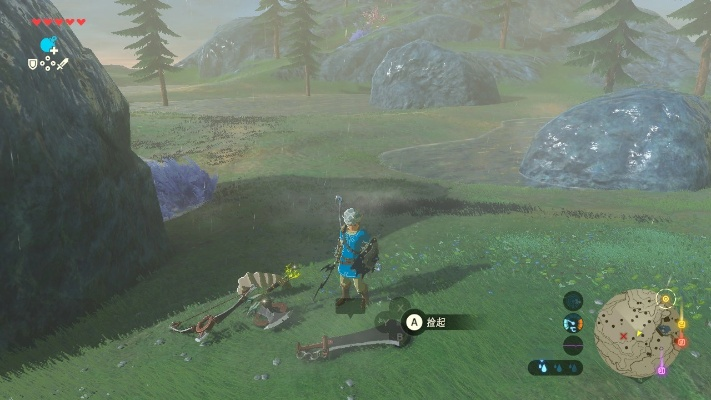Click the Sheikah sensor icon

coord(573,300)
